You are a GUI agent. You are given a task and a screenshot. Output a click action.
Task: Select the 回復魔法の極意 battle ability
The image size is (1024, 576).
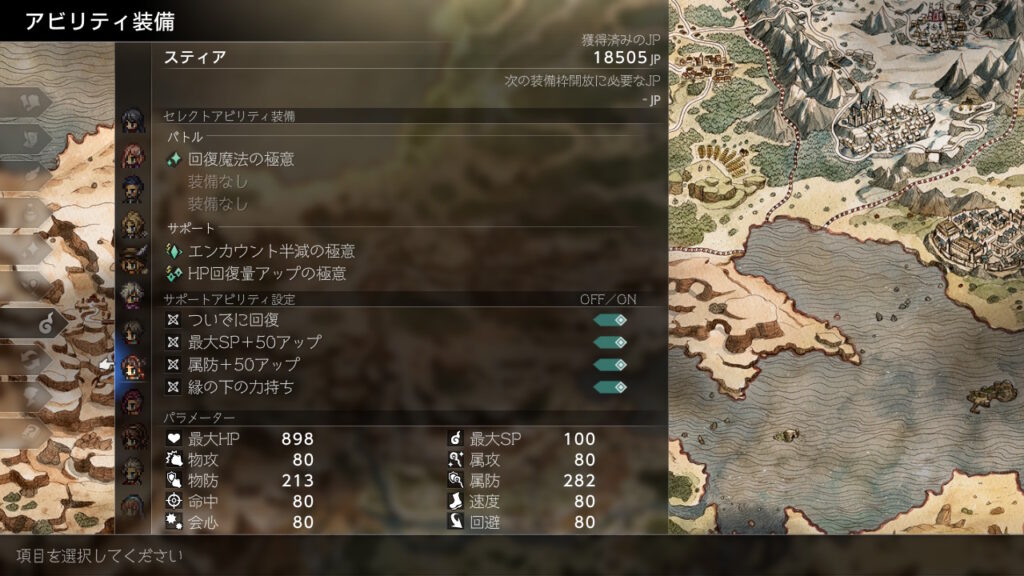point(241,159)
